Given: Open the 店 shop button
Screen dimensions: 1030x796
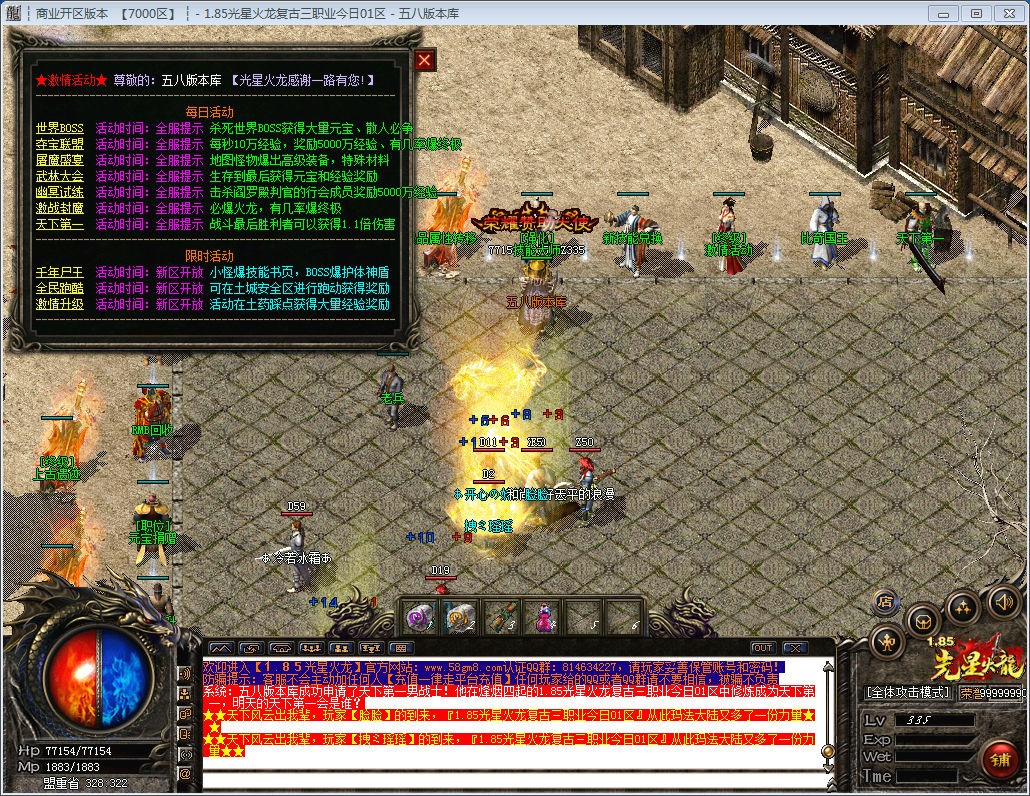Looking at the screenshot, I should [x=884, y=602].
